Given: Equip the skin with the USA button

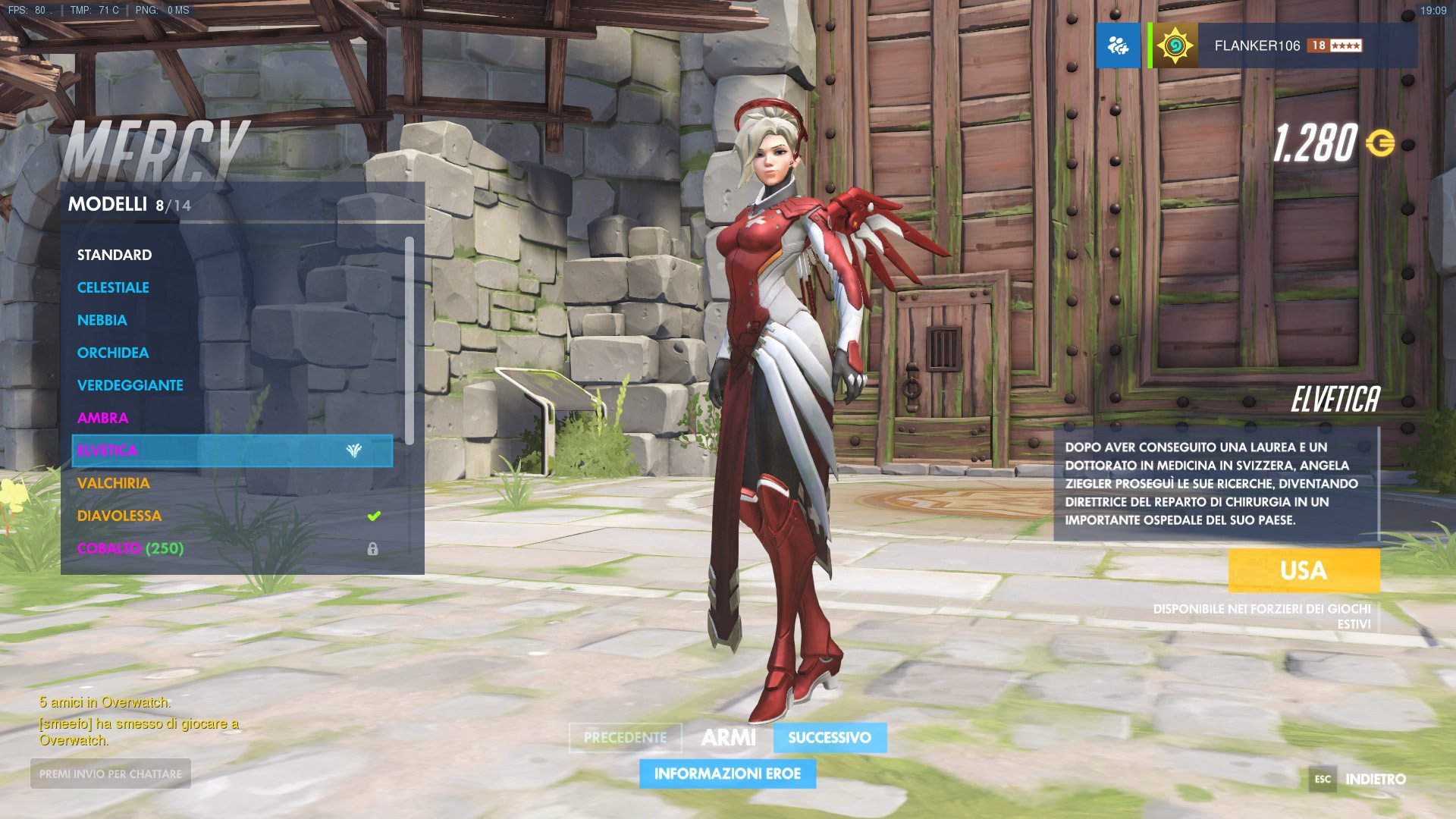Looking at the screenshot, I should pos(1304,570).
